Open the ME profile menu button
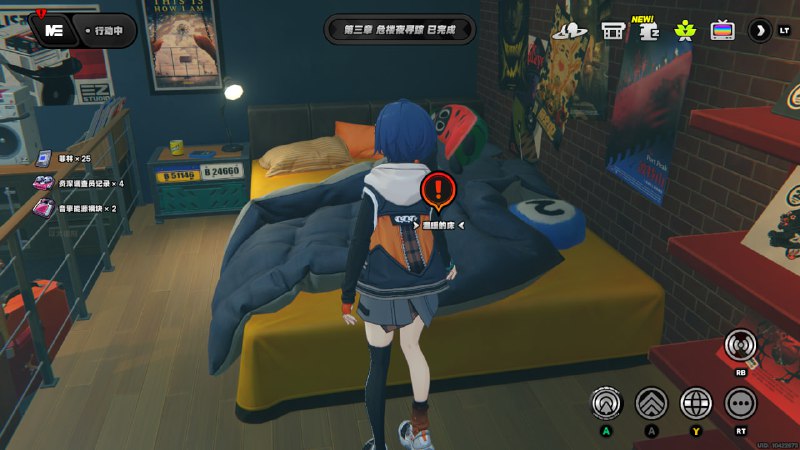 coord(54,29)
